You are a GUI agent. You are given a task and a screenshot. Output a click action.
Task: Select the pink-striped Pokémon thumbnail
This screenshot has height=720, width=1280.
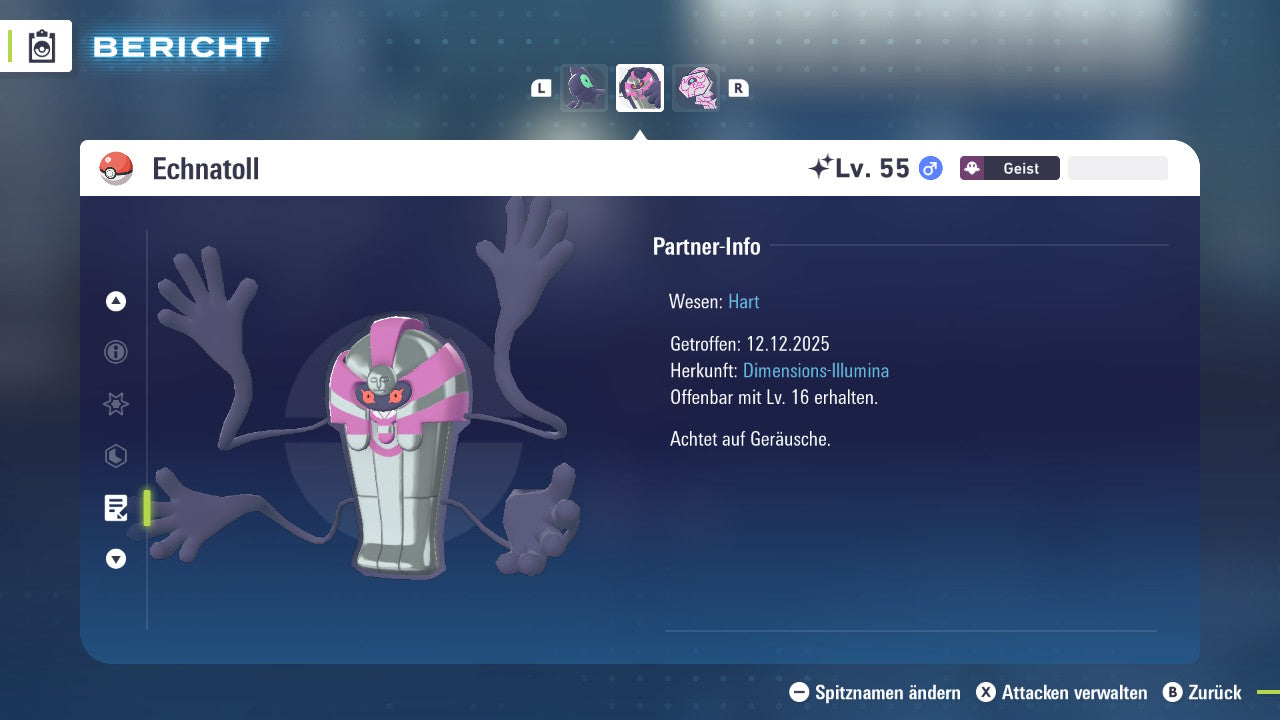696,88
